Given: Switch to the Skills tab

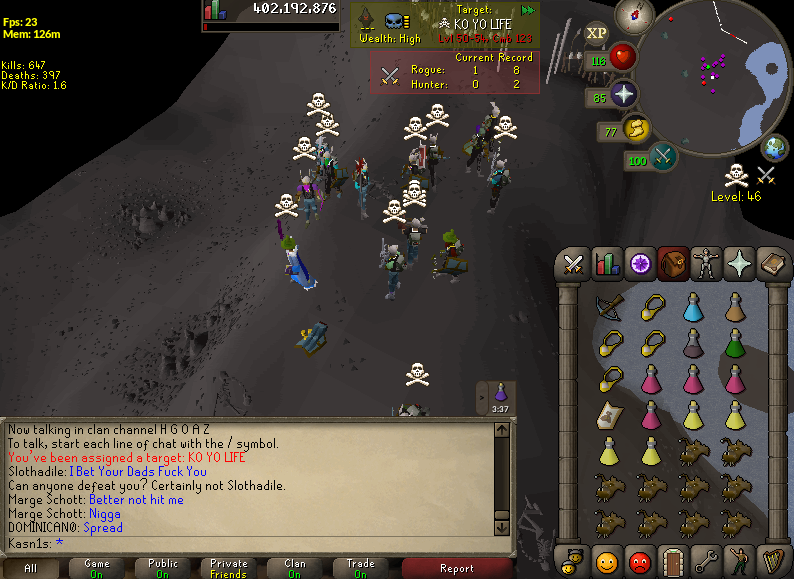Looking at the screenshot, I should pos(606,264).
